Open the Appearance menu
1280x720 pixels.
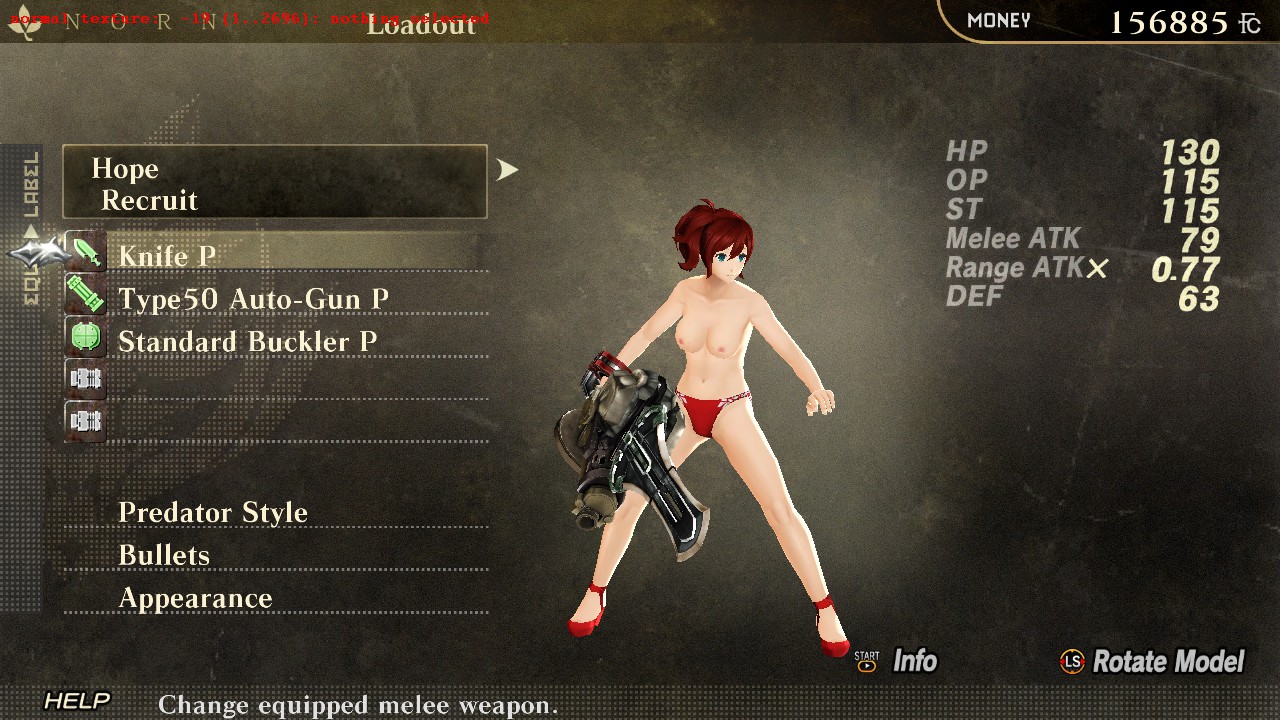195,598
